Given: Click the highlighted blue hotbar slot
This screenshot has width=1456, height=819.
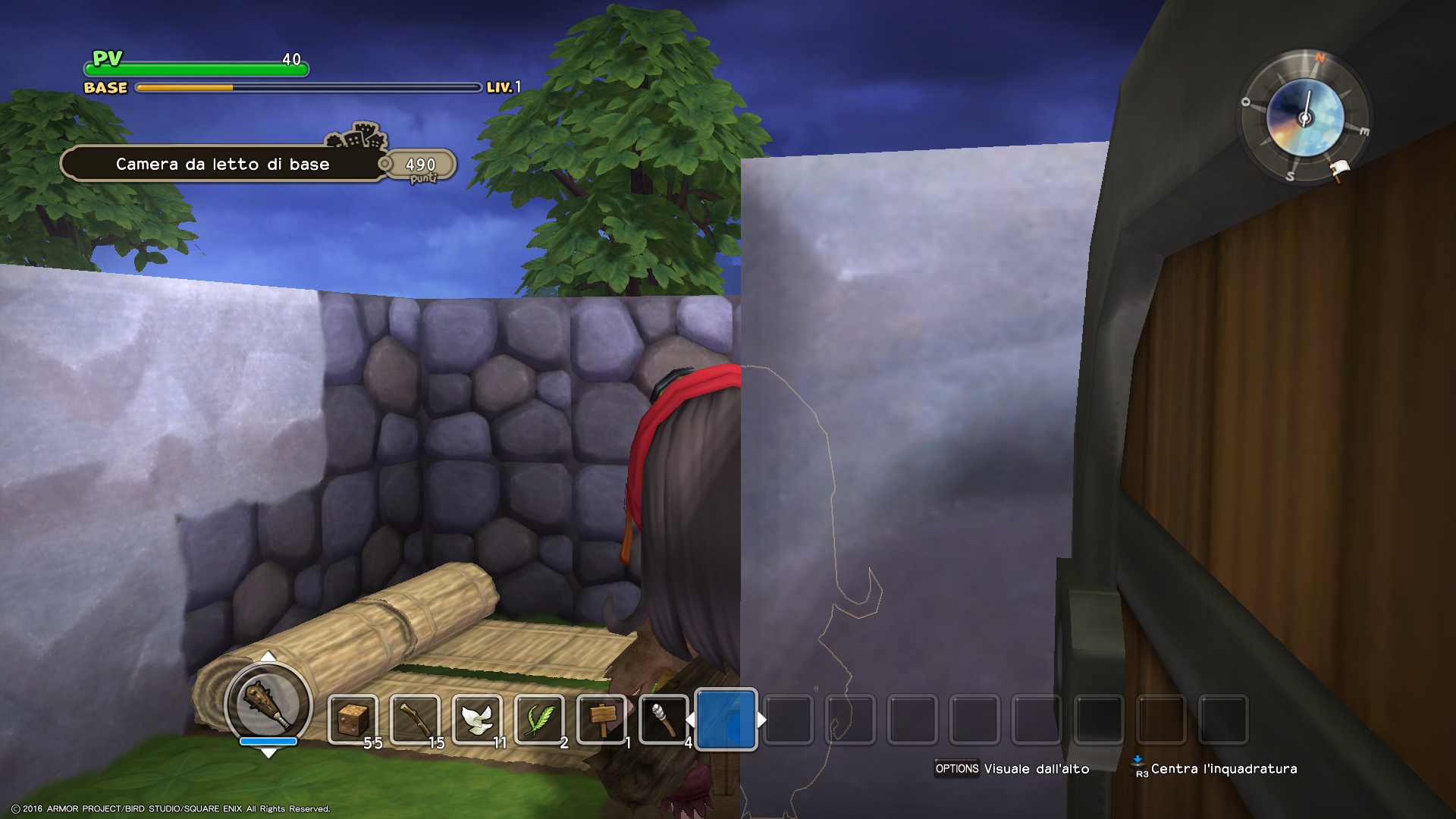Looking at the screenshot, I should [x=726, y=719].
